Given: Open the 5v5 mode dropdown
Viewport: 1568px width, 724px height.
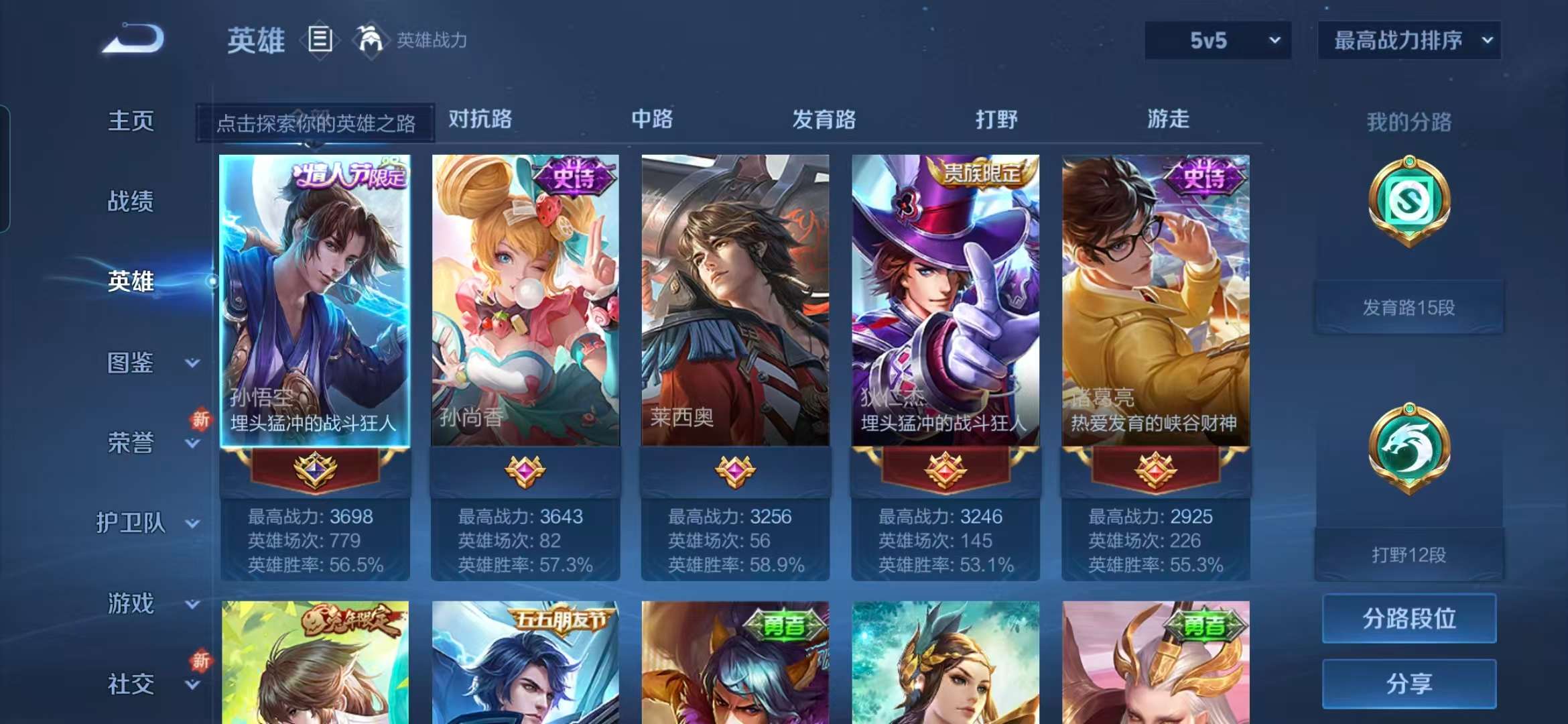Looking at the screenshot, I should click(1217, 40).
